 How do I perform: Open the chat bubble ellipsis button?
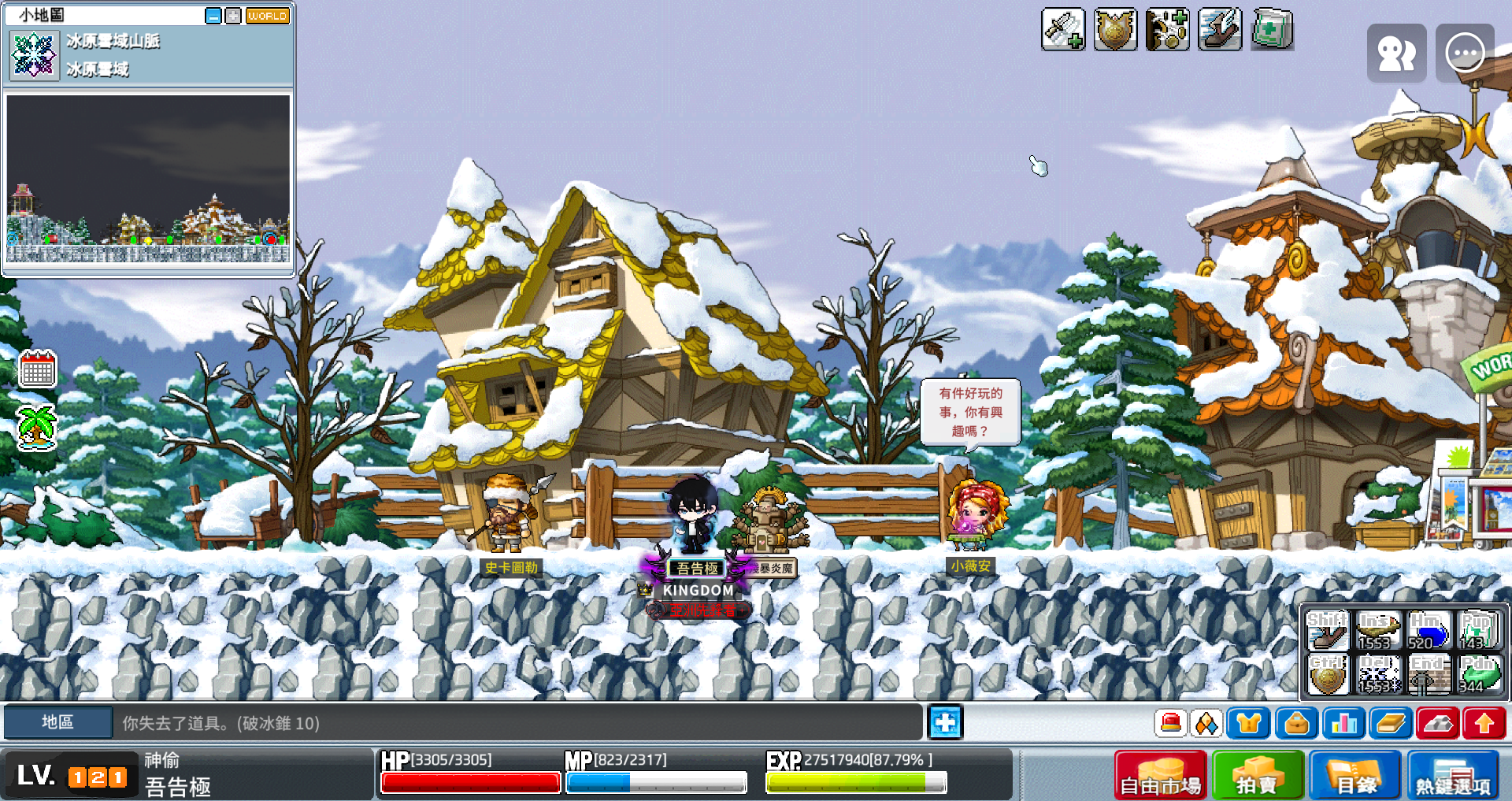[x=1465, y=54]
